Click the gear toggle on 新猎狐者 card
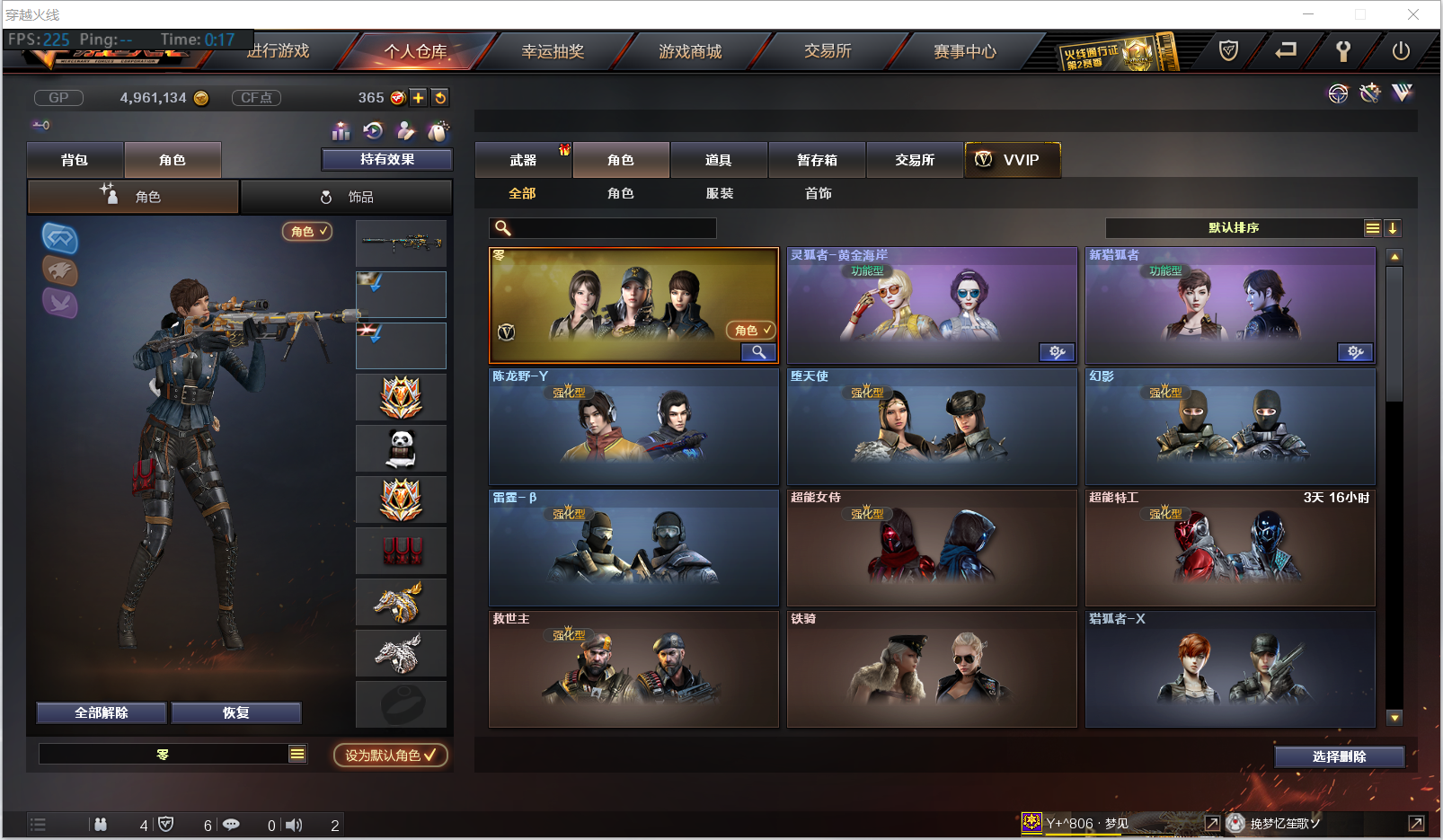Viewport: 1443px width, 840px height. point(1356,353)
